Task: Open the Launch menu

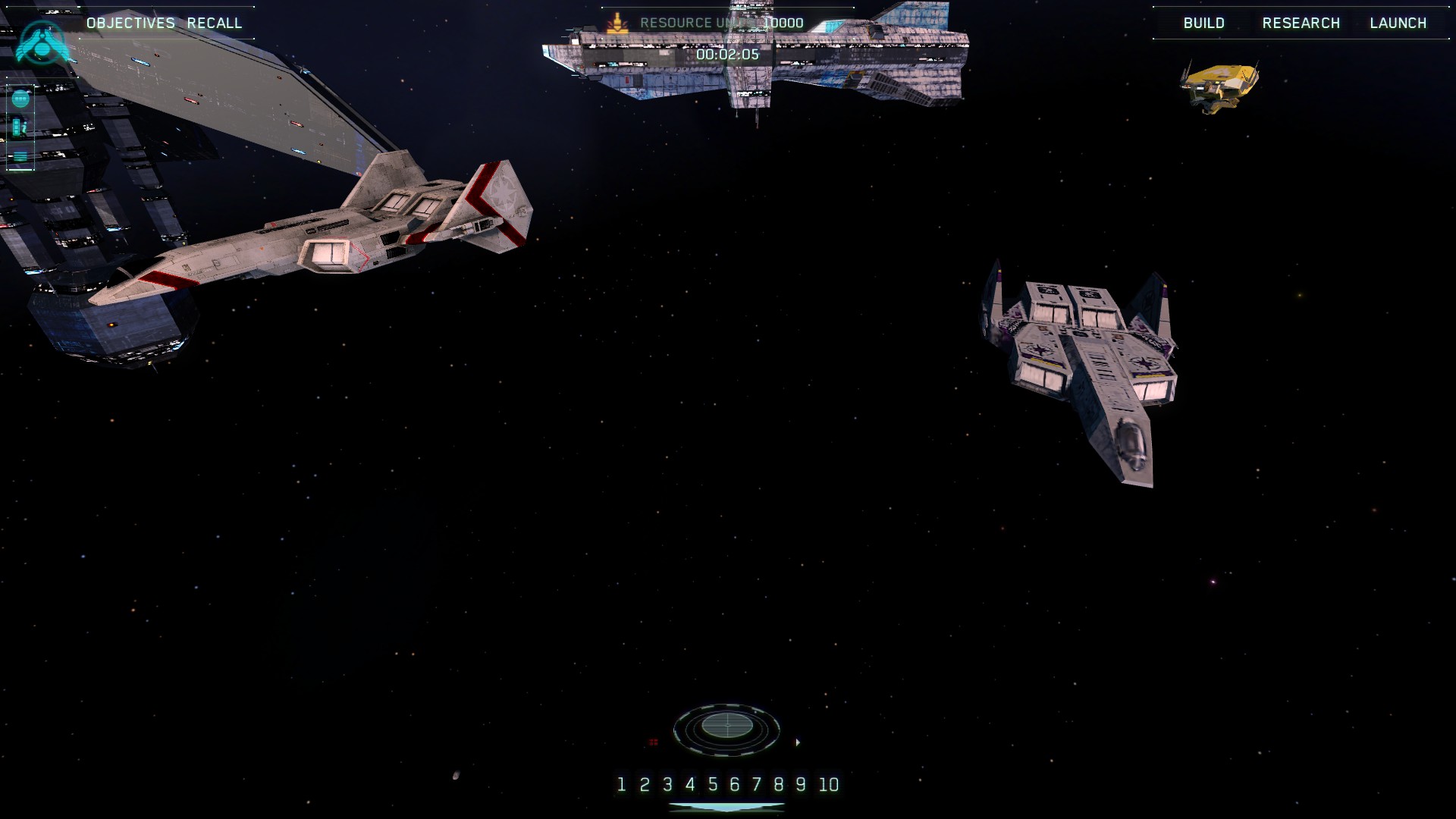Action: pyautogui.click(x=1398, y=23)
